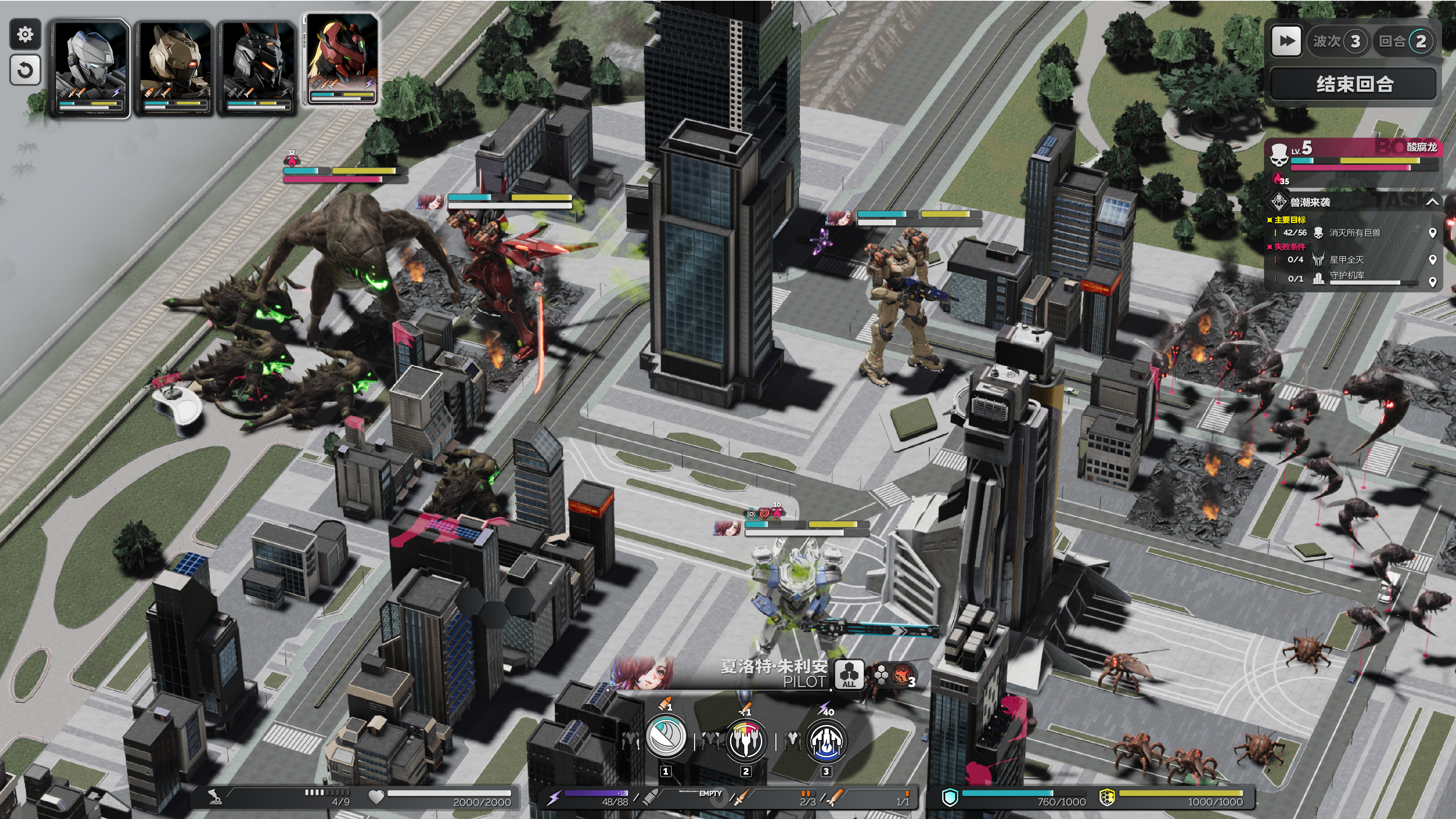1456x819 pixels.
Task: Collapse the 兽潮来袭 task panel
Action: 1432,202
